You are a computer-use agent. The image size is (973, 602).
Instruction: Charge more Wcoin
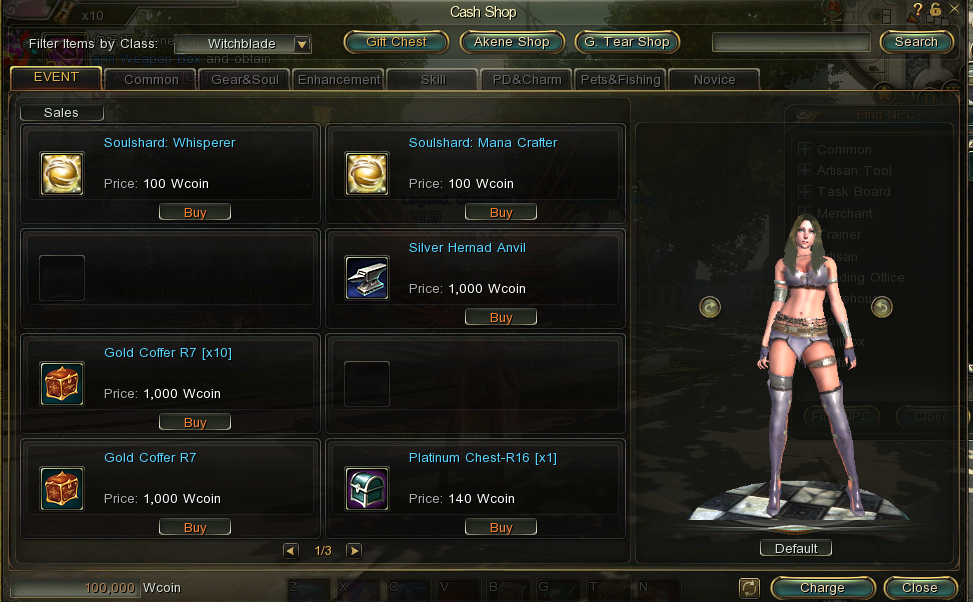822,588
